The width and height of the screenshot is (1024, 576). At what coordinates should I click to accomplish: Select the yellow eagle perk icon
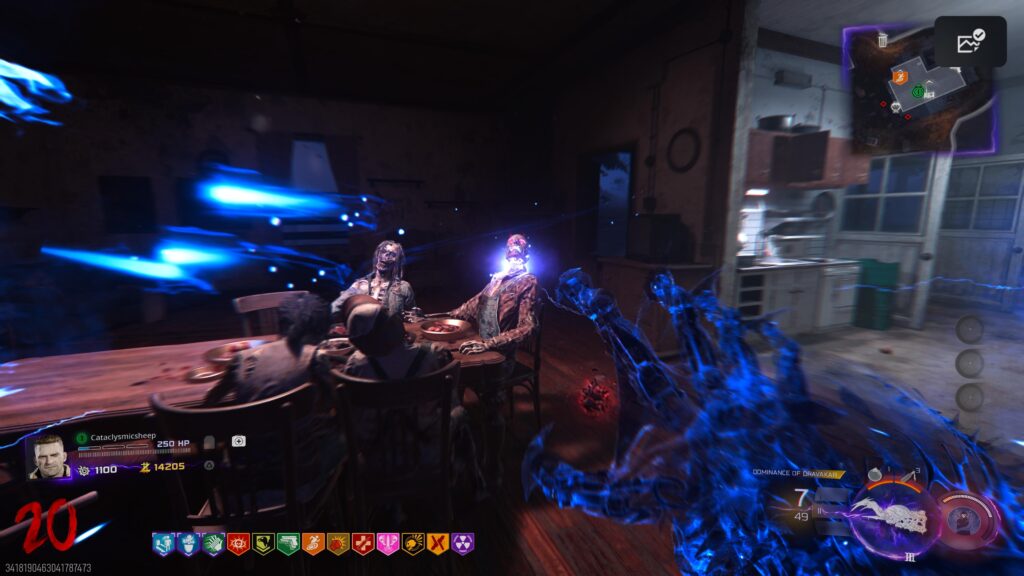tap(263, 544)
